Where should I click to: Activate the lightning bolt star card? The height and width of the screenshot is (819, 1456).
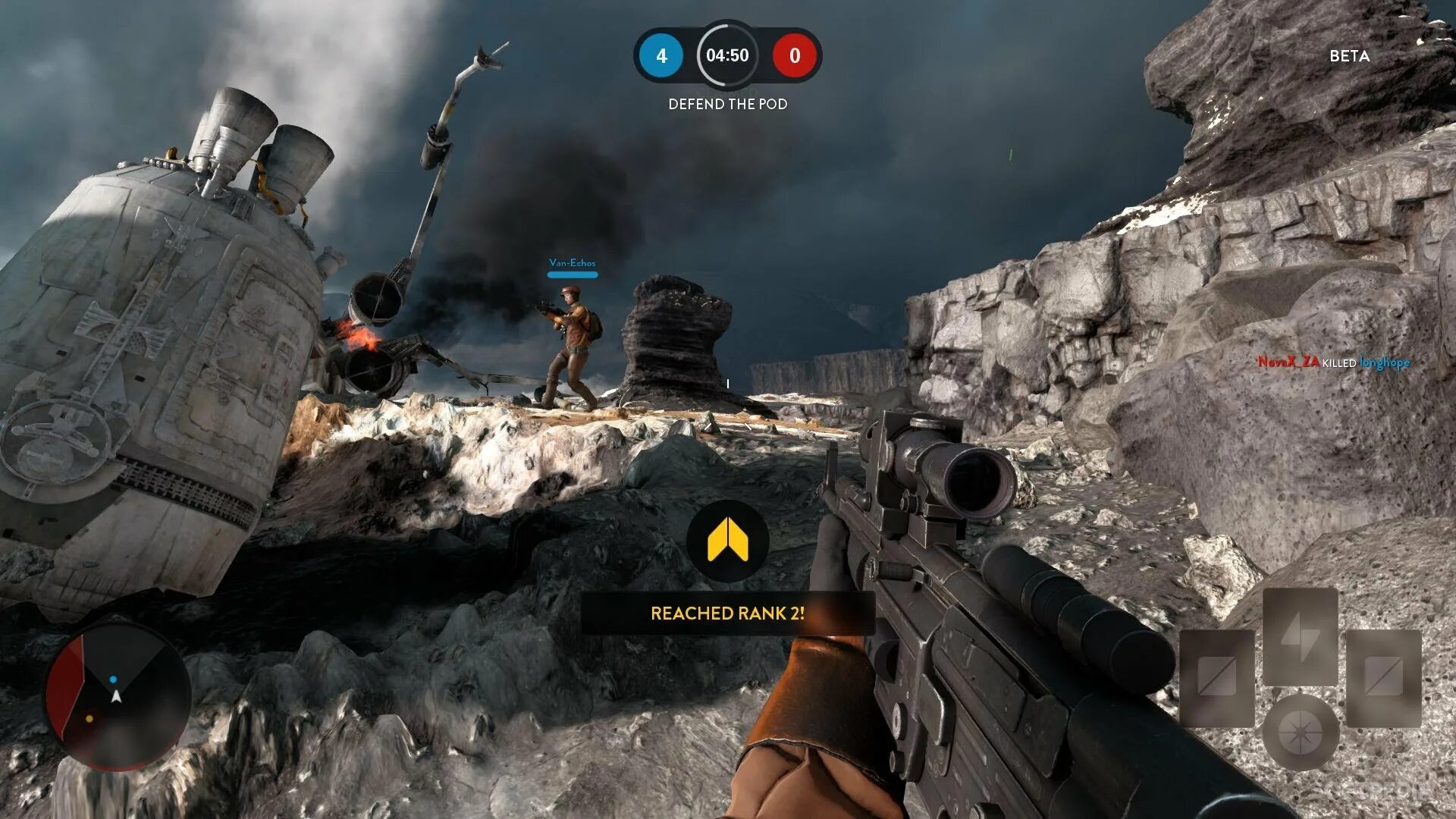point(1300,637)
